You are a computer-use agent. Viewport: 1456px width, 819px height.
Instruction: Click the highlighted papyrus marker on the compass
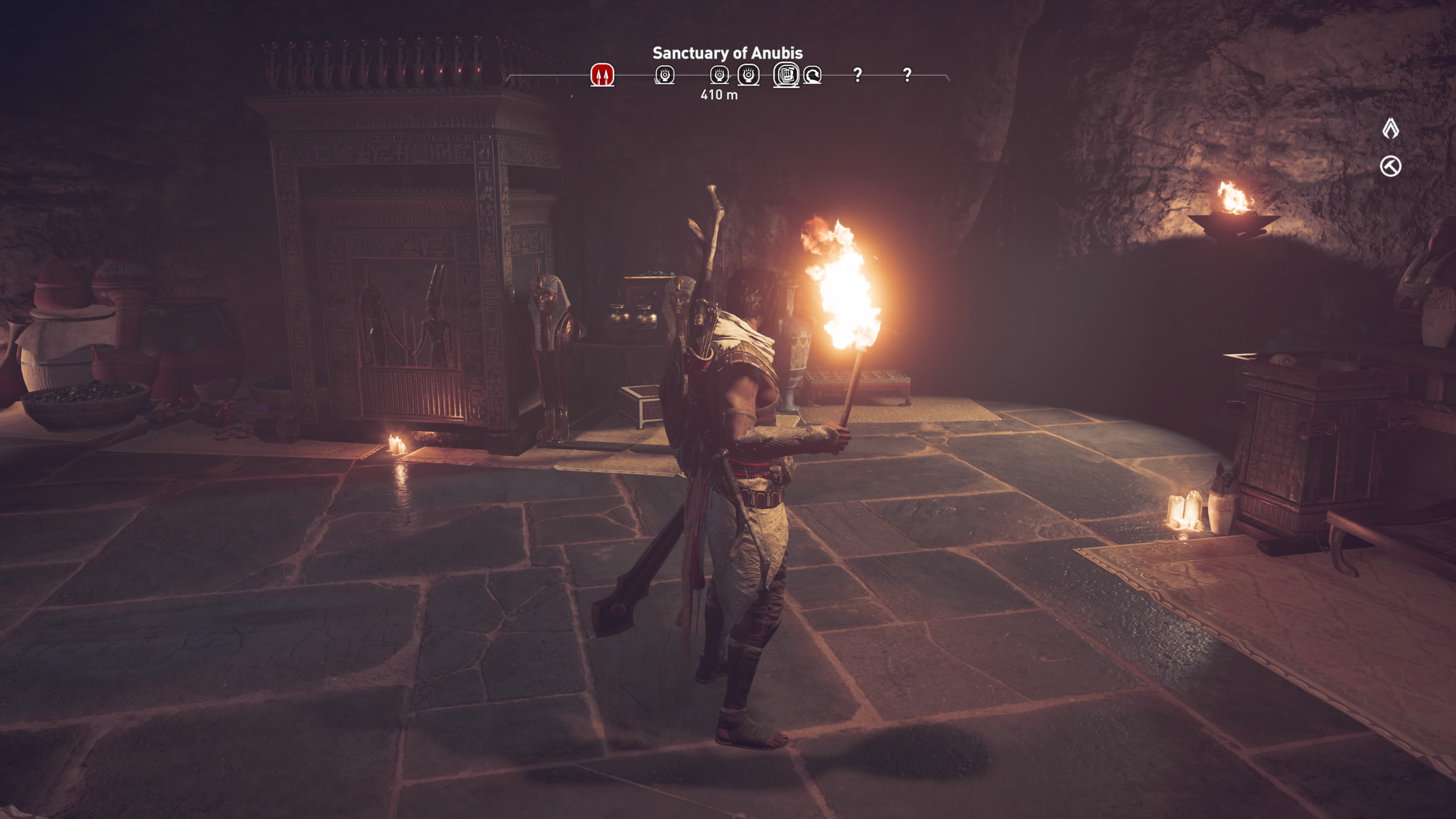pyautogui.click(x=786, y=75)
